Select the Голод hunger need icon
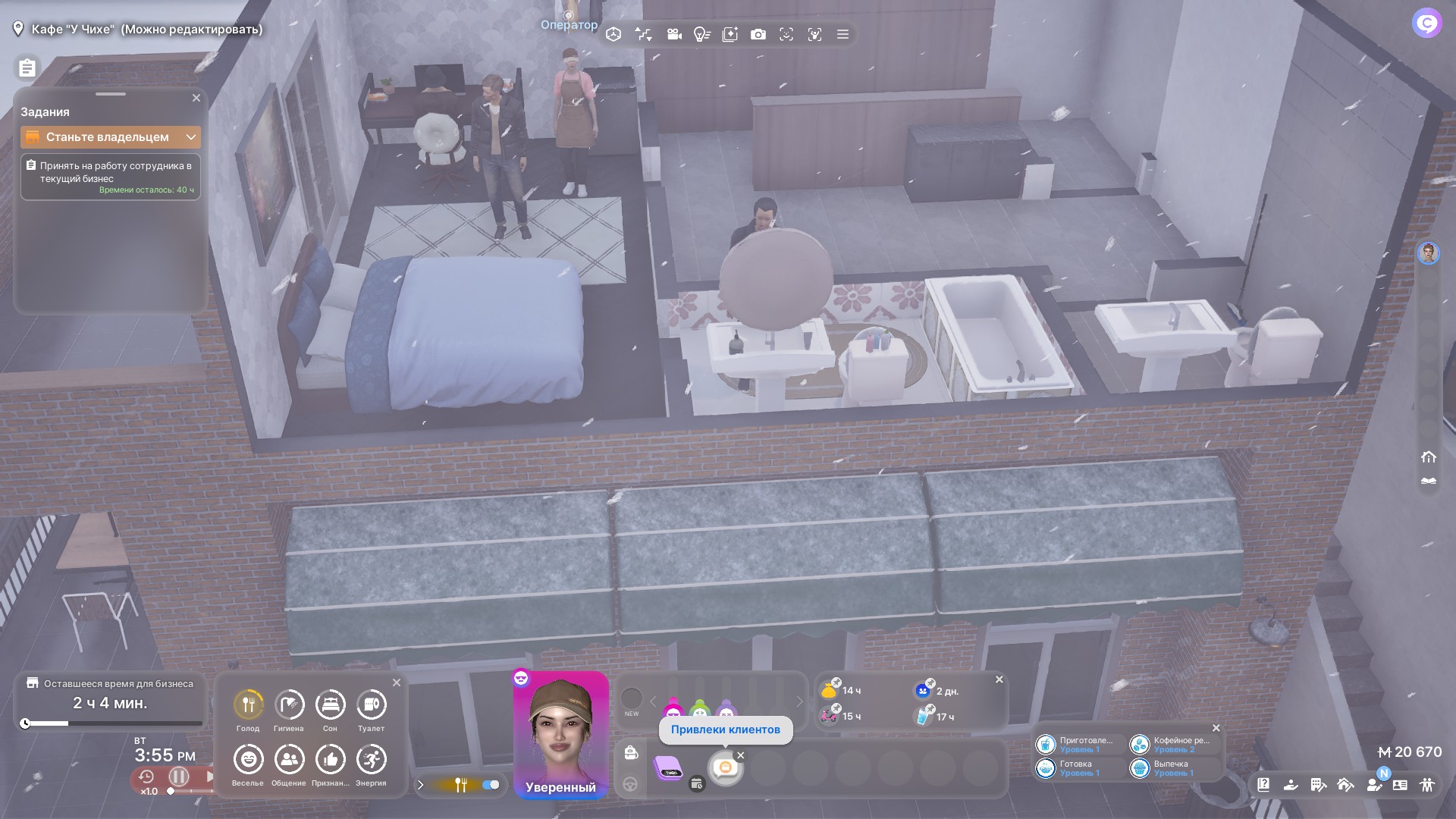 (248, 704)
